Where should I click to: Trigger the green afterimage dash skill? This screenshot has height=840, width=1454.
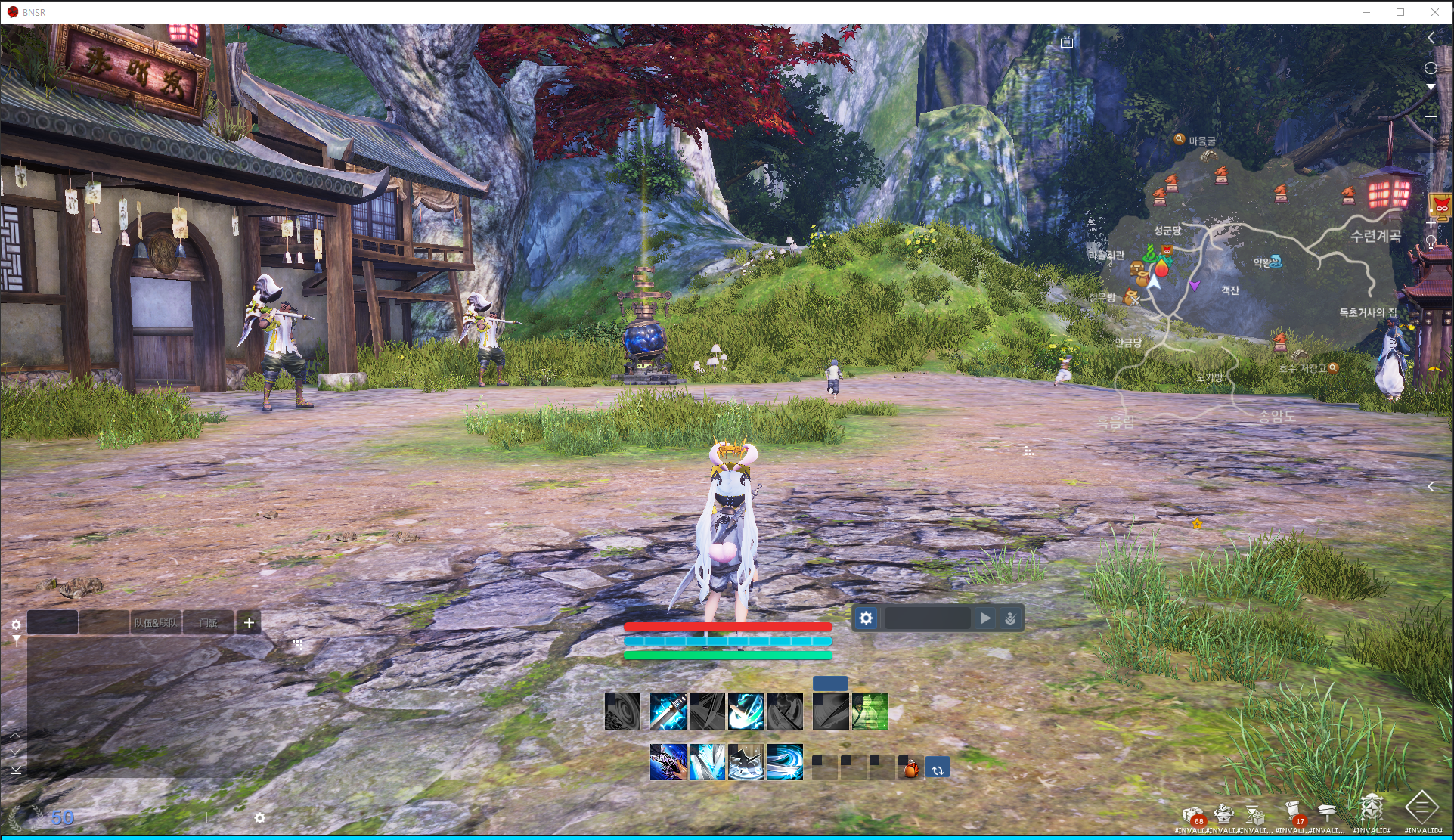tap(870, 711)
